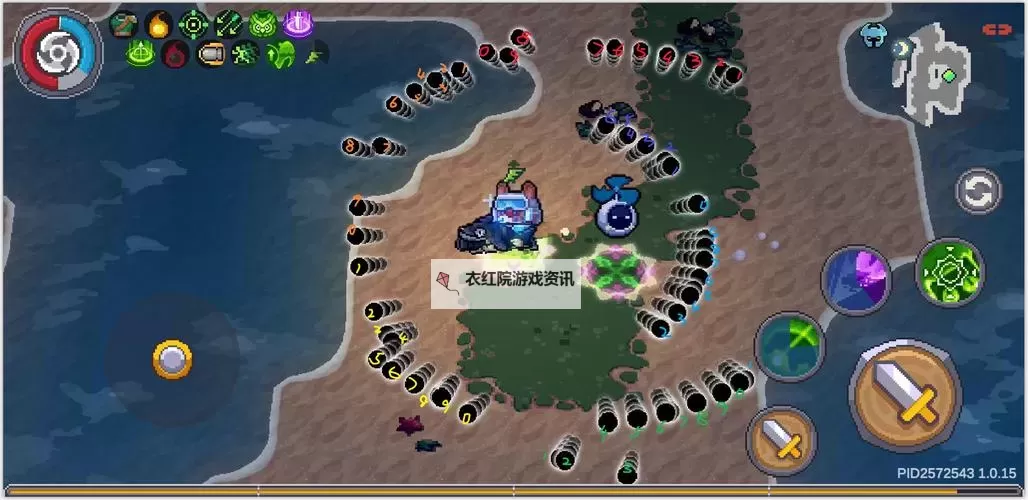Select the red swirl buff icon
Screen dimensions: 1028x500
tap(175, 54)
